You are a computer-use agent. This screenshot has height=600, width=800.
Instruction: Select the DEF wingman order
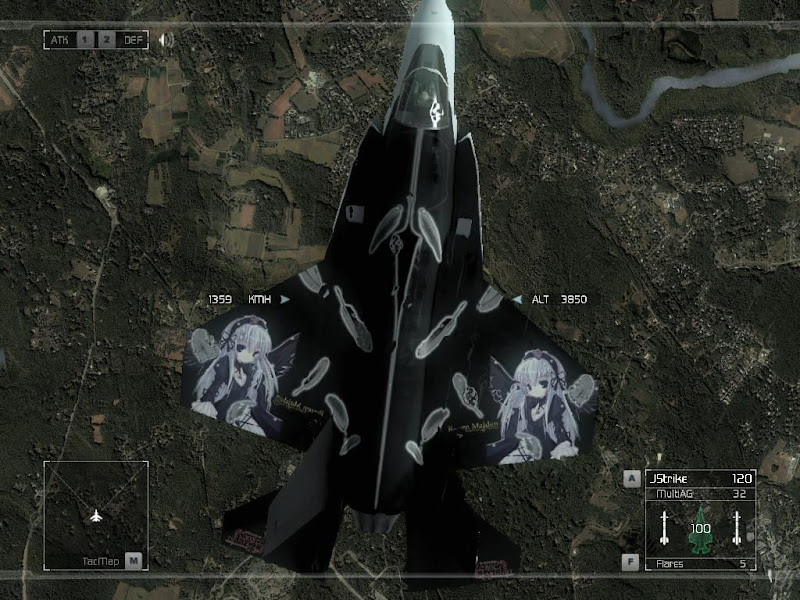(132, 40)
